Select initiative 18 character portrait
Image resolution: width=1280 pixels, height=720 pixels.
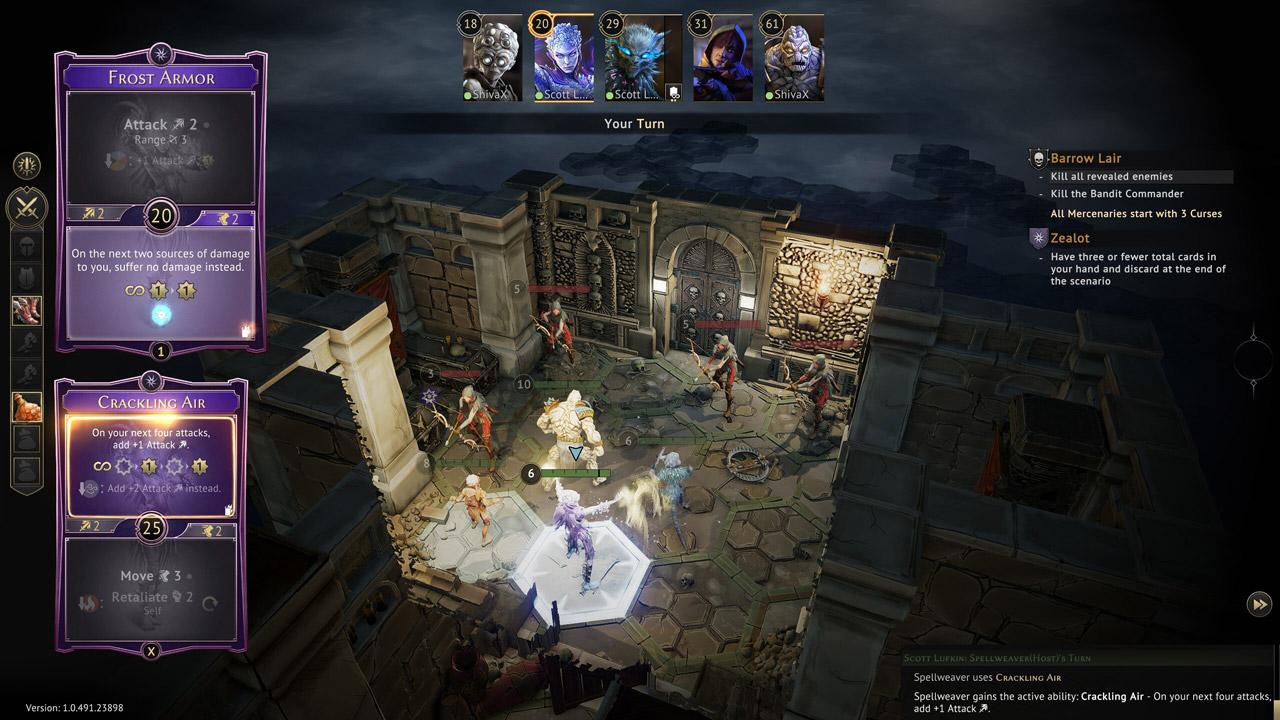click(x=492, y=62)
